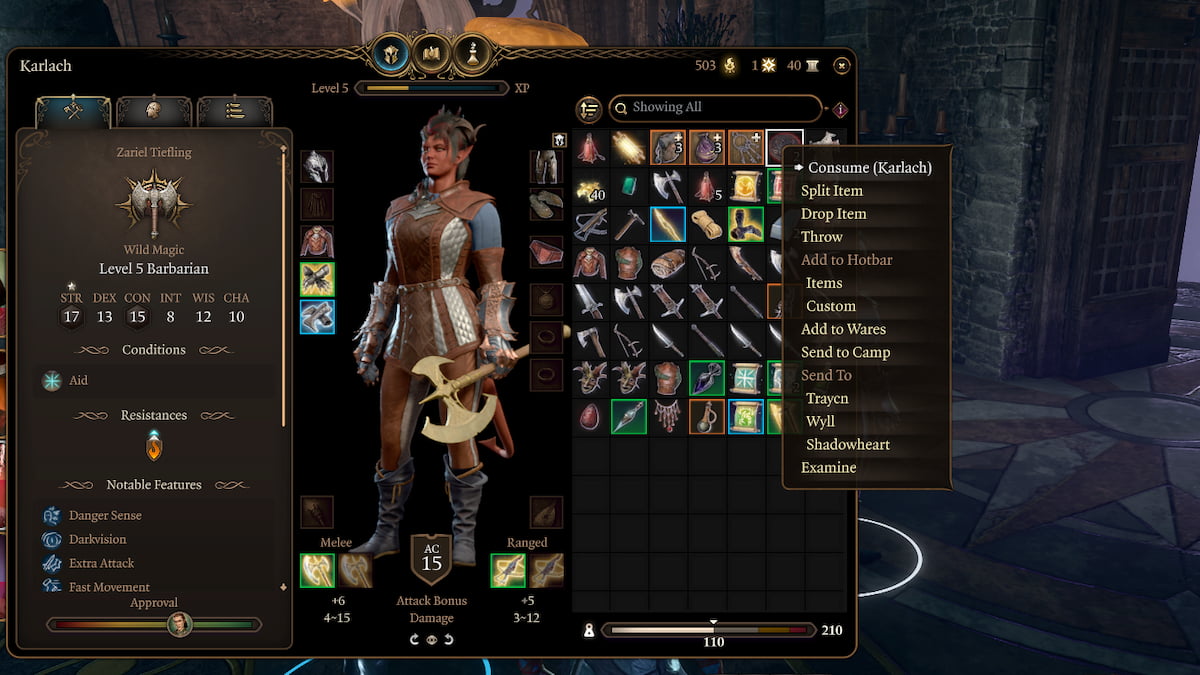
Task: Add item to hotbar Items section
Action: [825, 283]
